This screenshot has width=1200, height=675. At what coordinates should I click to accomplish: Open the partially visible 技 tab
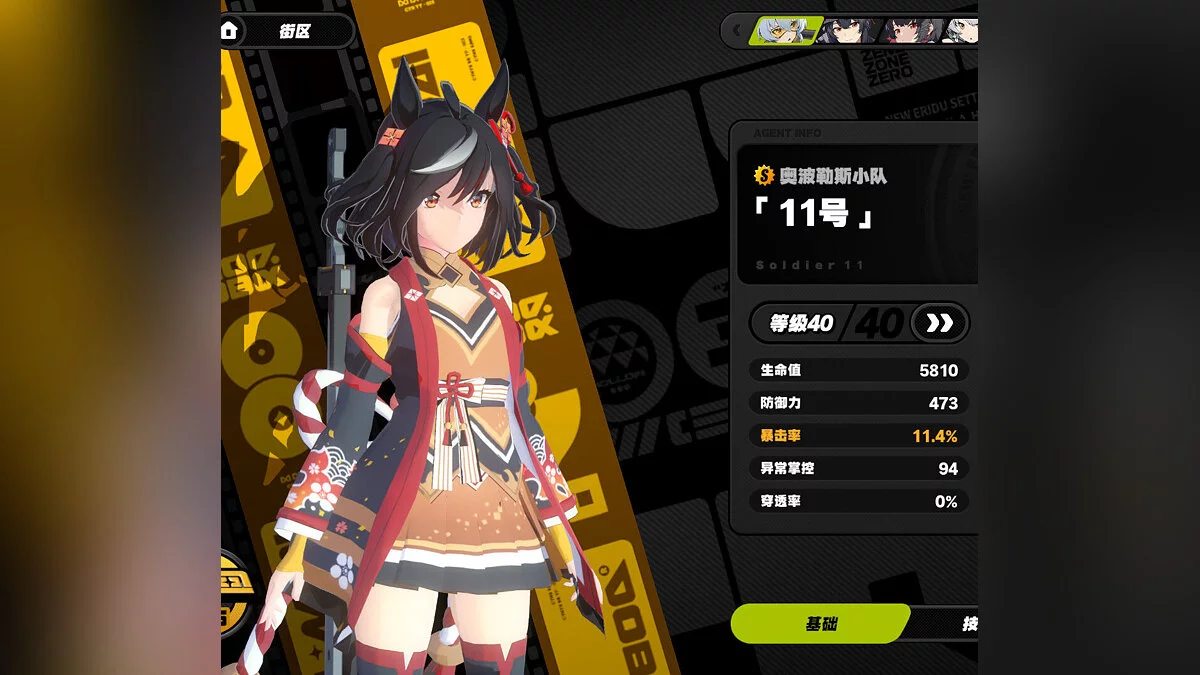click(967, 624)
